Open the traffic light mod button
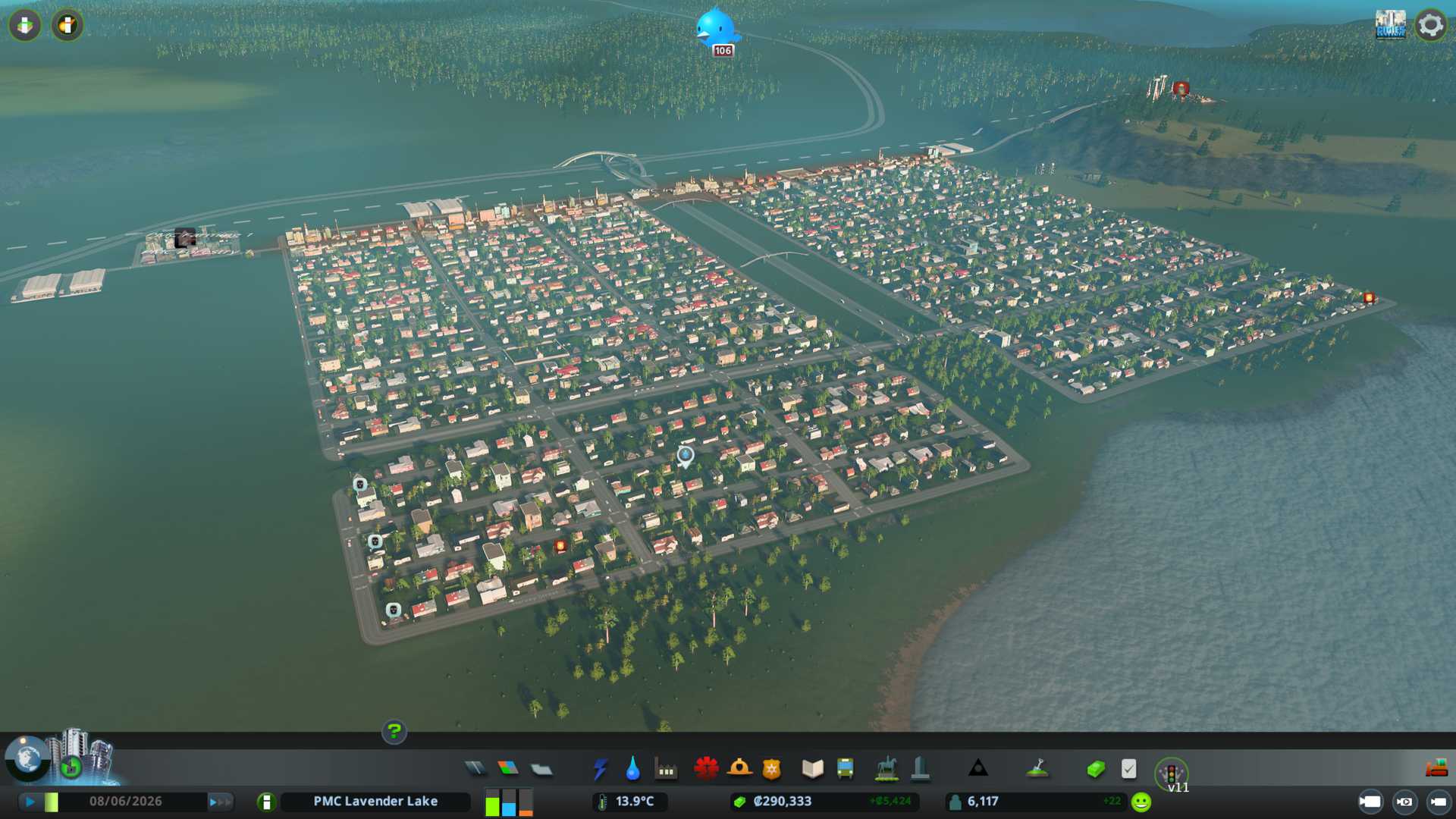 coord(1171,773)
